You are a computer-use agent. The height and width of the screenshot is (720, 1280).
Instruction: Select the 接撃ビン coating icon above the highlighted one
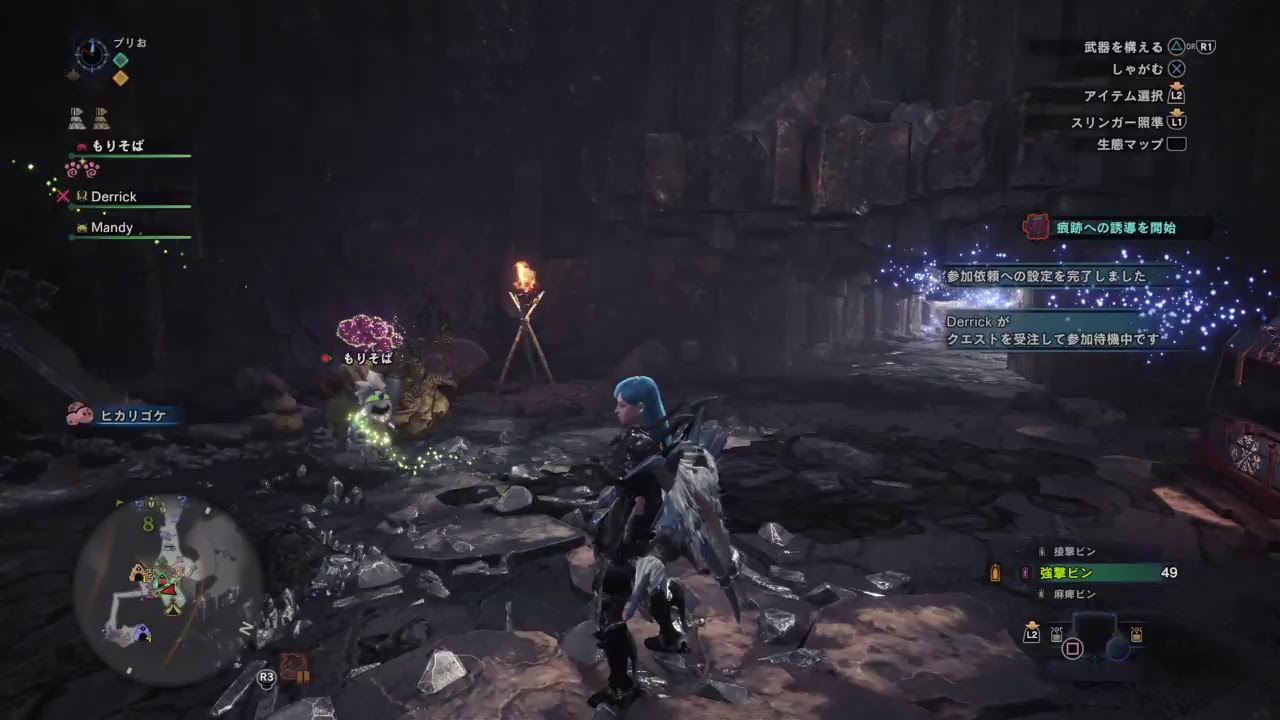click(1042, 551)
